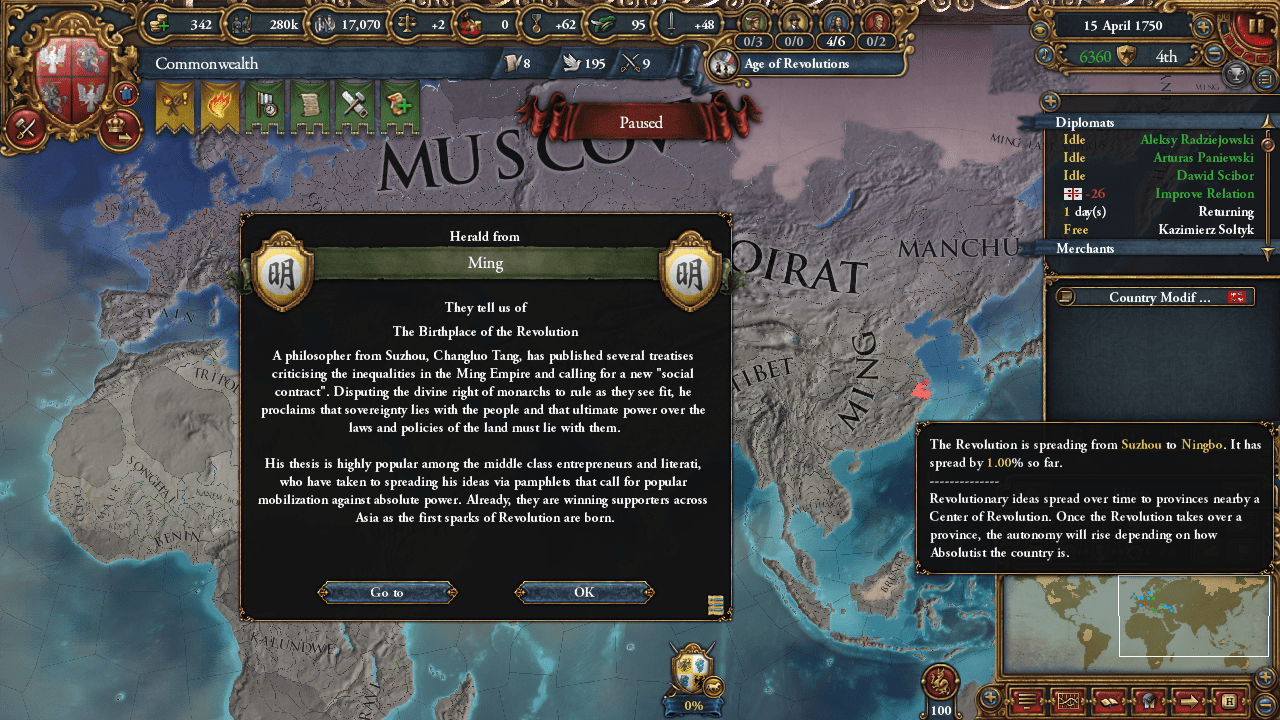Screen dimensions: 1280x720
Task: Open the message log book icon
Action: (x=1109, y=703)
